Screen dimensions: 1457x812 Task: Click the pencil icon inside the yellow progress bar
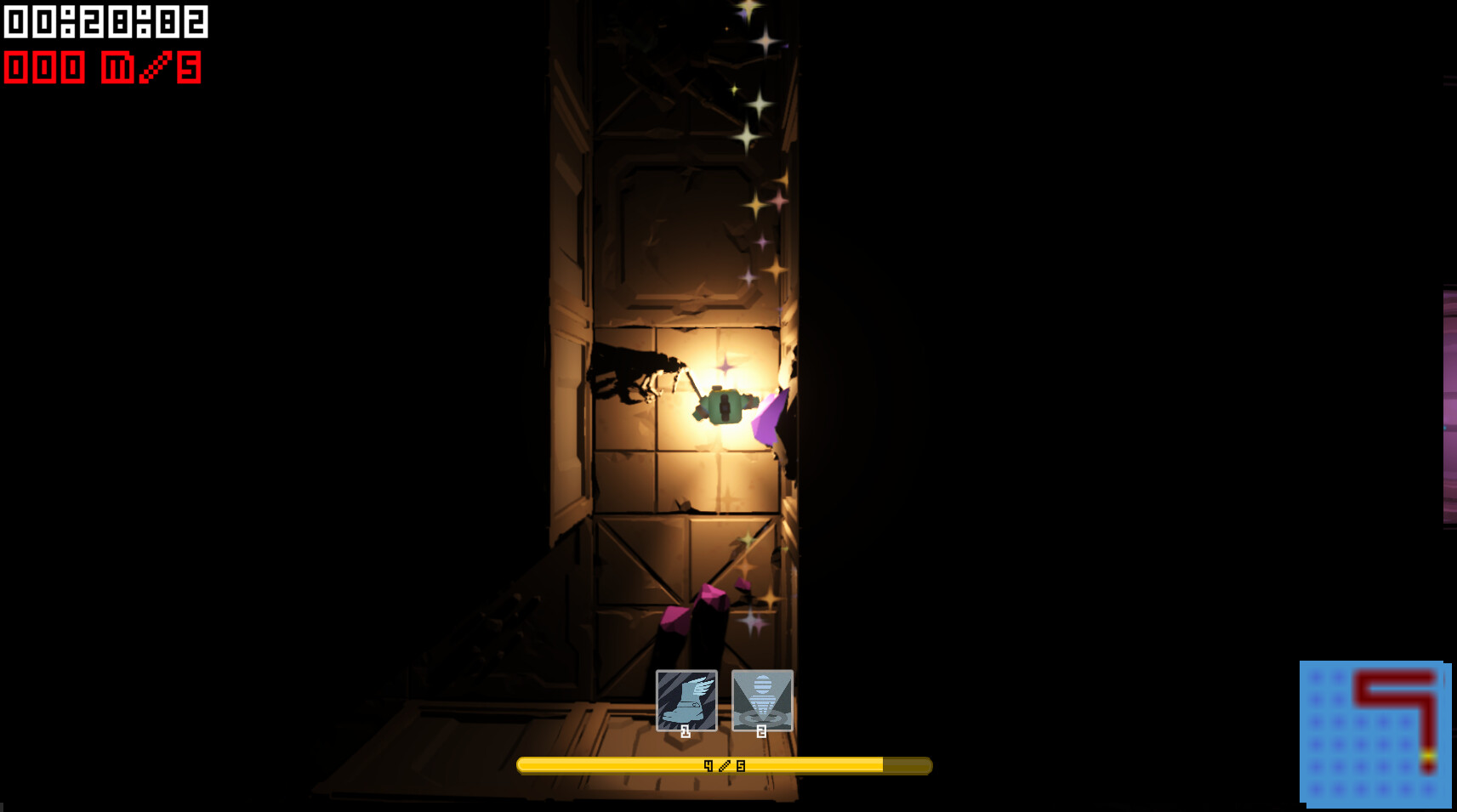pos(725,764)
